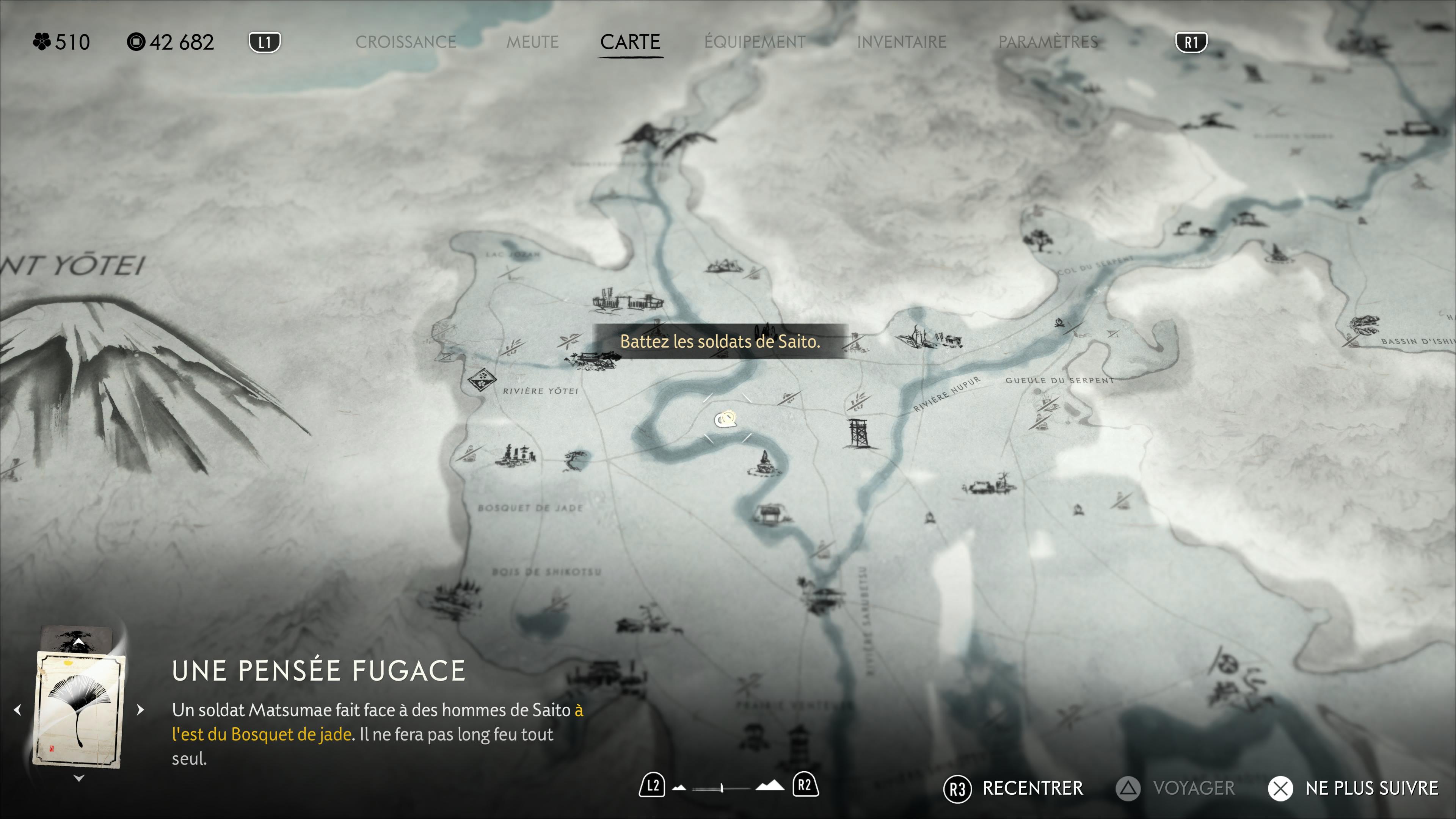Open the Inventaire tab
The image size is (1456, 819).
pos(901,42)
